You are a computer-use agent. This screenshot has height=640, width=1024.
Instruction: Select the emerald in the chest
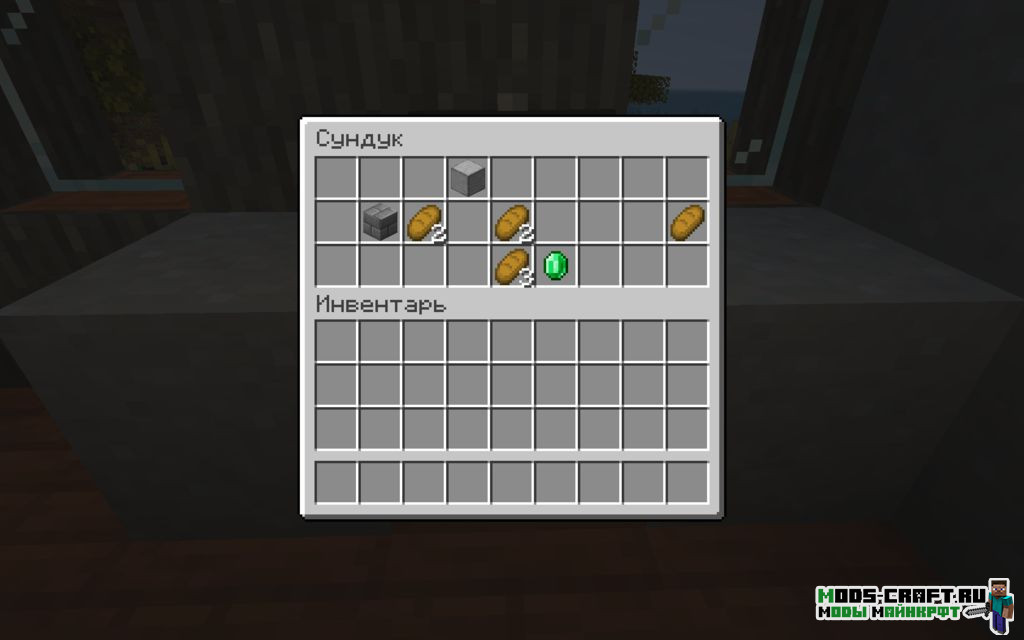[x=555, y=266]
